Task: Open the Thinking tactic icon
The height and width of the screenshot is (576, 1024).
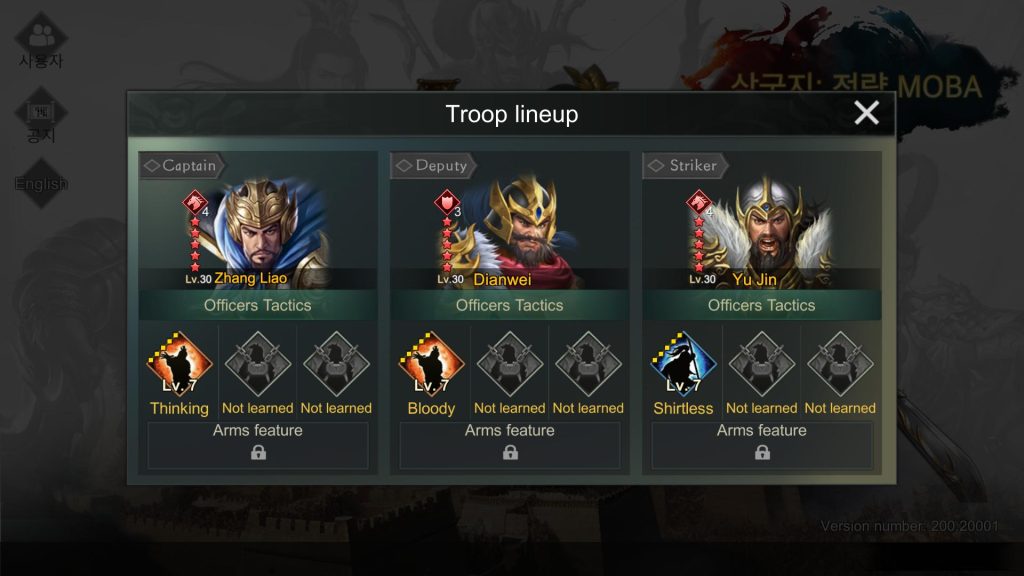Action: (180, 365)
